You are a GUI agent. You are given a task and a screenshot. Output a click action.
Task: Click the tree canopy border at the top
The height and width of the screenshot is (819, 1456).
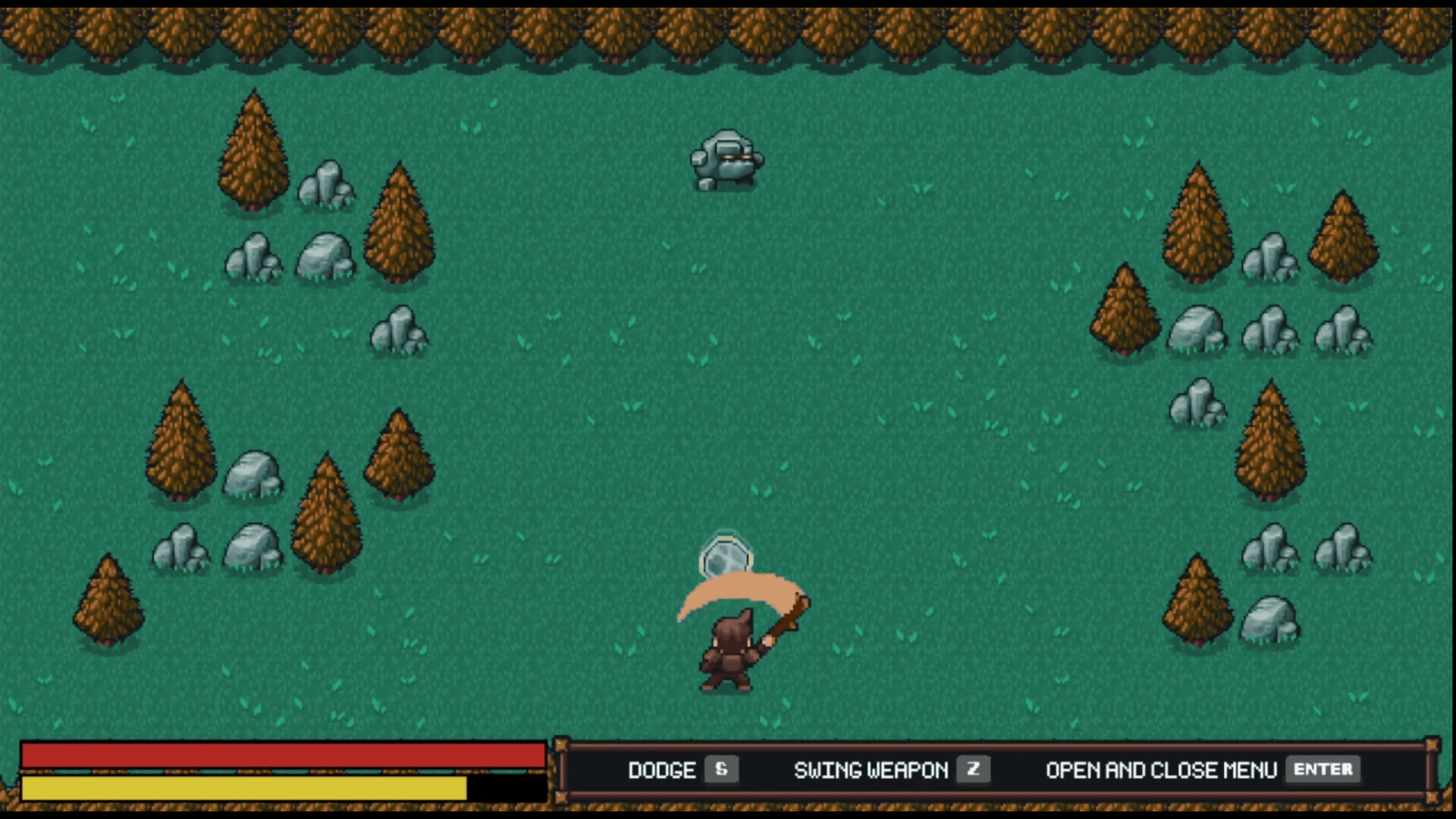pos(728,30)
